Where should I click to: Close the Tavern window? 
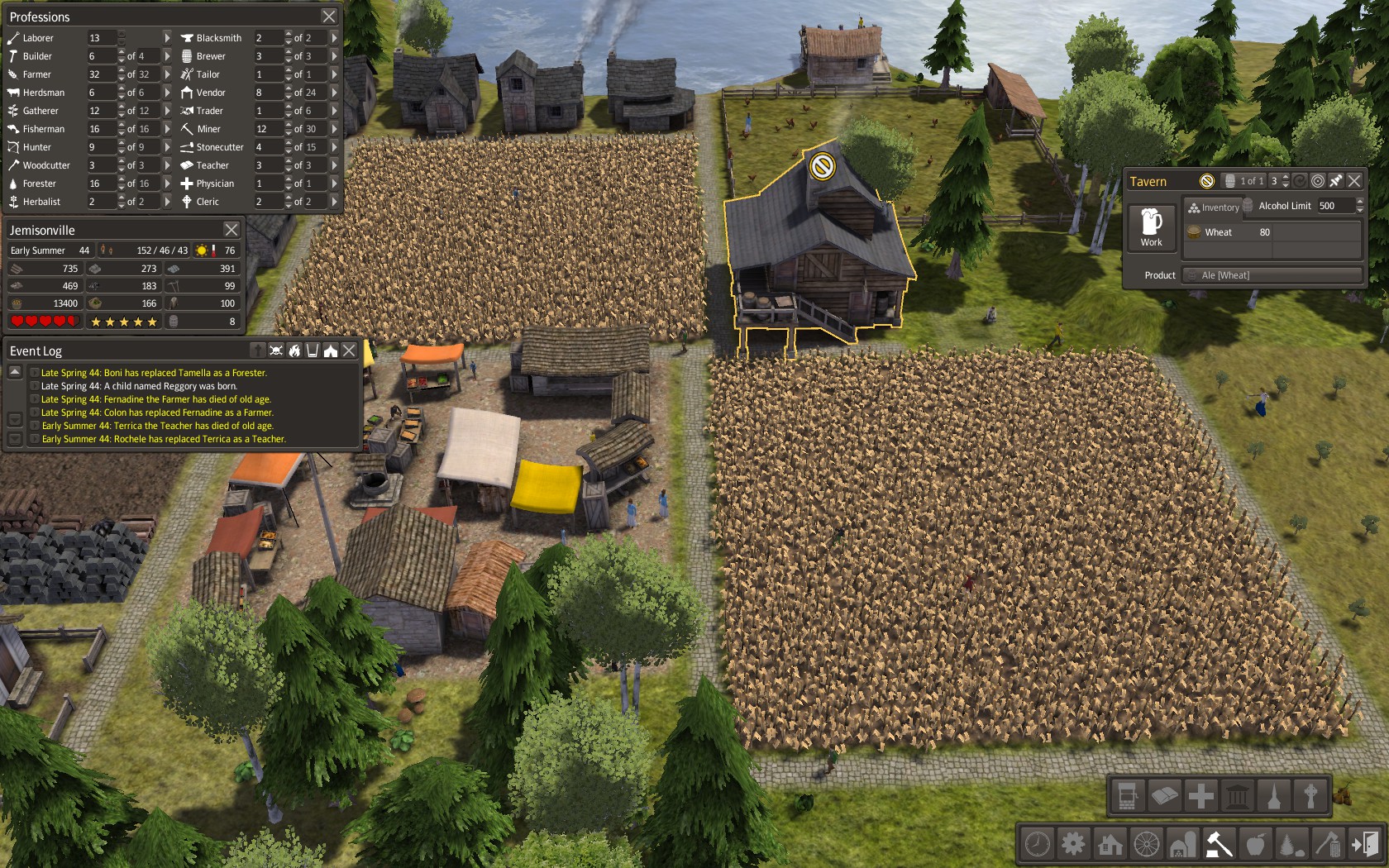point(1354,181)
